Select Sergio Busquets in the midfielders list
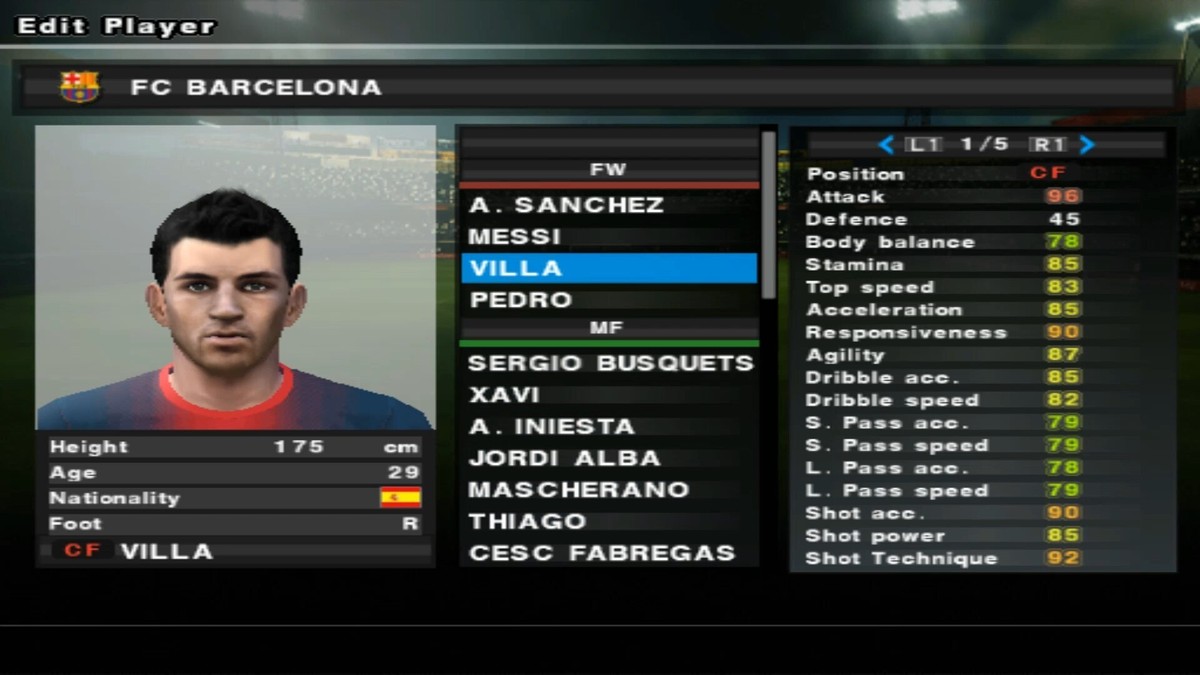The image size is (1200, 675). coord(610,363)
